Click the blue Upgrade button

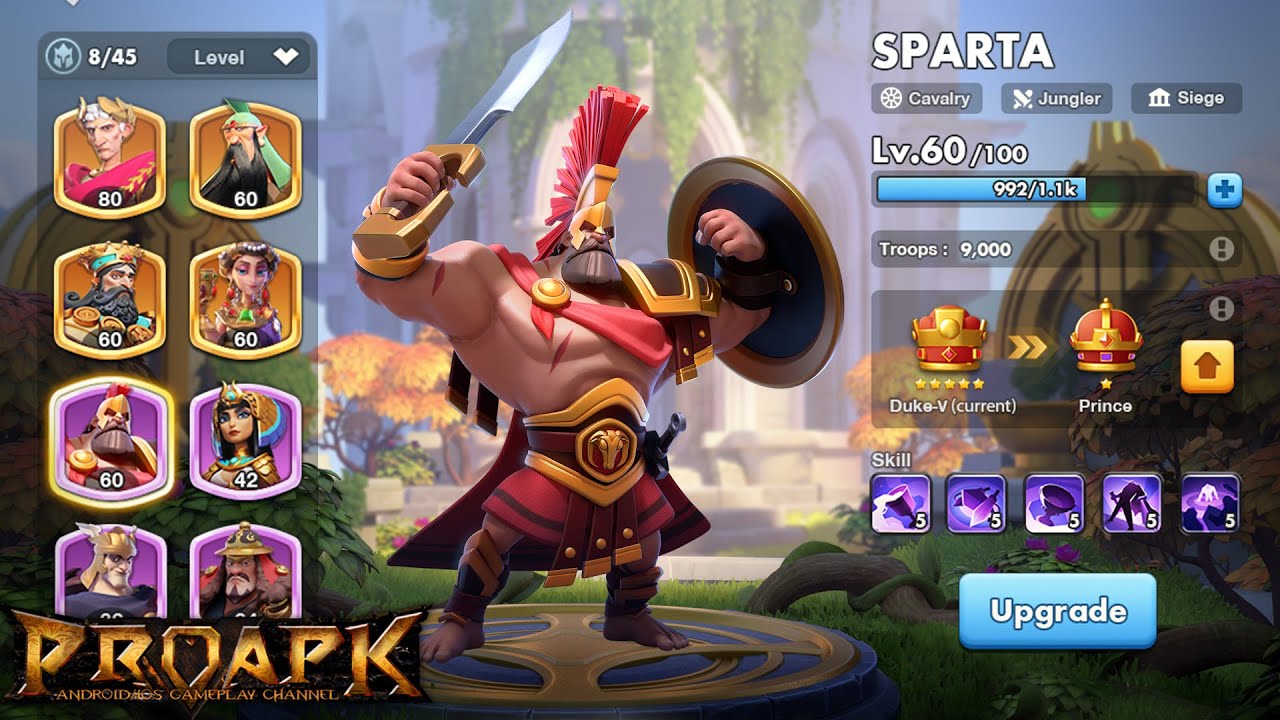coord(1057,610)
